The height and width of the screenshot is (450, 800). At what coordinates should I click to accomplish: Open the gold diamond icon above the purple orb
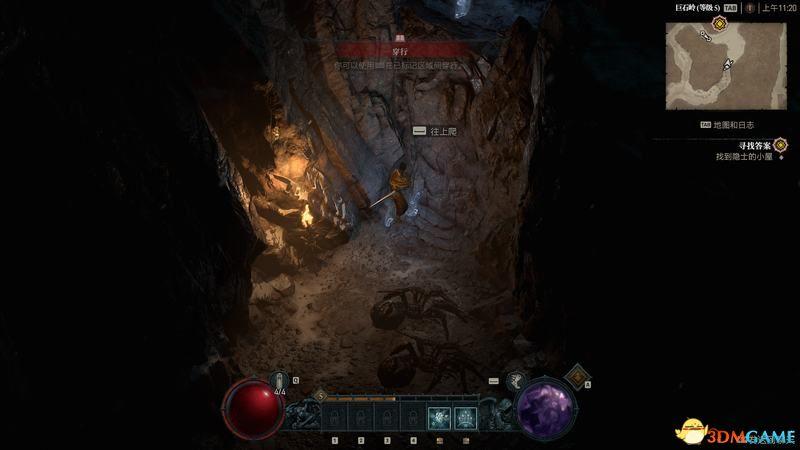(x=577, y=376)
